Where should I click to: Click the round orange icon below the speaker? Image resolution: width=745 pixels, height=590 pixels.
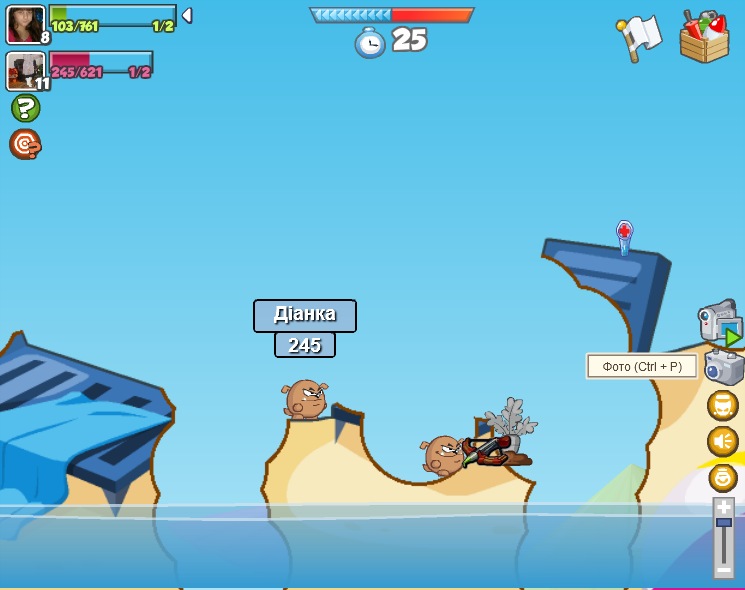click(x=722, y=477)
